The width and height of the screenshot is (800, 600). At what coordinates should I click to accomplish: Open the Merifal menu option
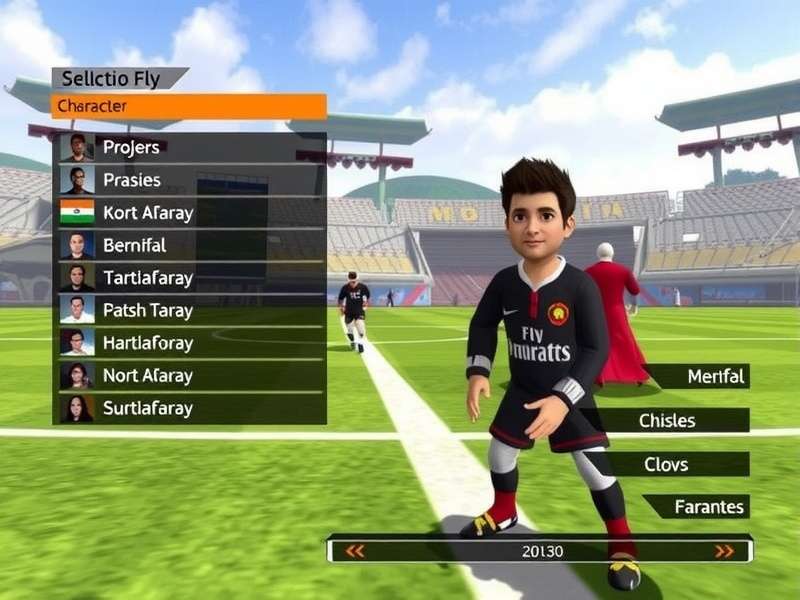click(x=700, y=376)
